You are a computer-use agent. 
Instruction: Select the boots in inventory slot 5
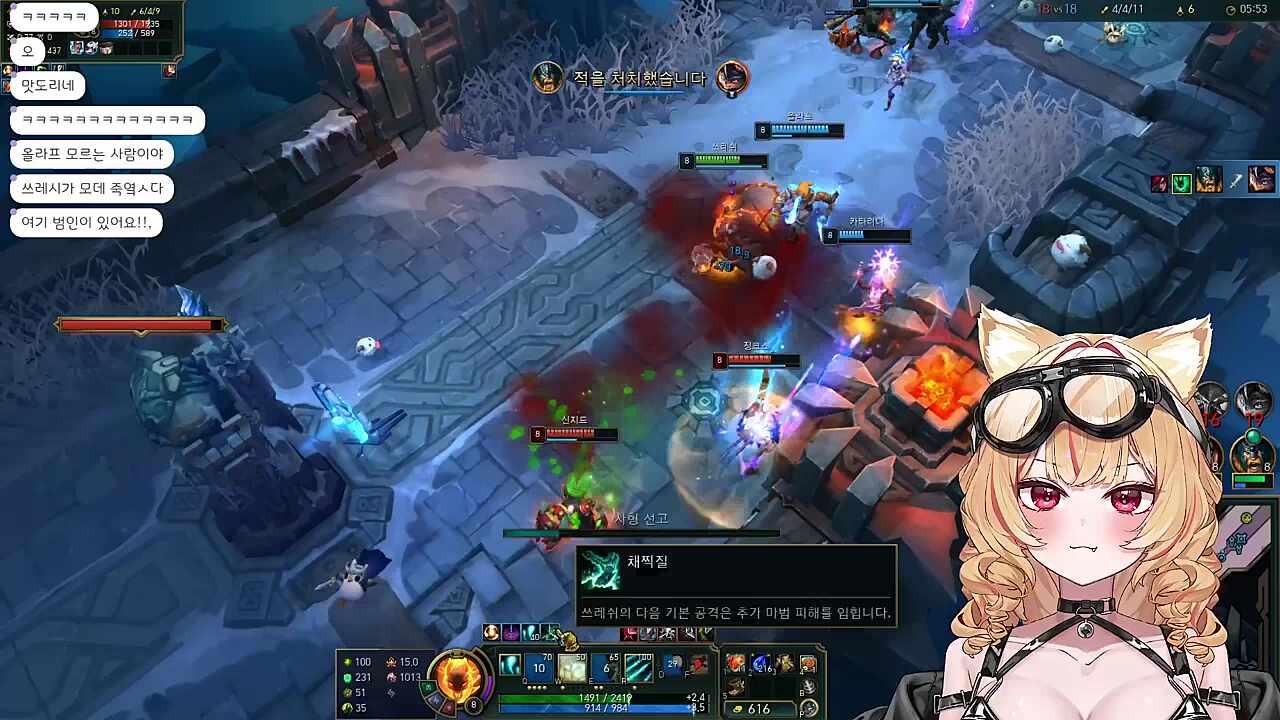coord(736,687)
